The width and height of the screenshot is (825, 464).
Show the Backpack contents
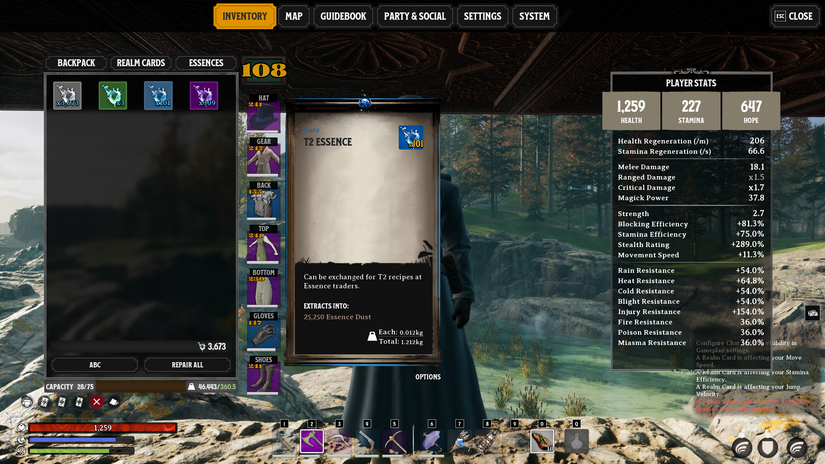tap(76, 63)
